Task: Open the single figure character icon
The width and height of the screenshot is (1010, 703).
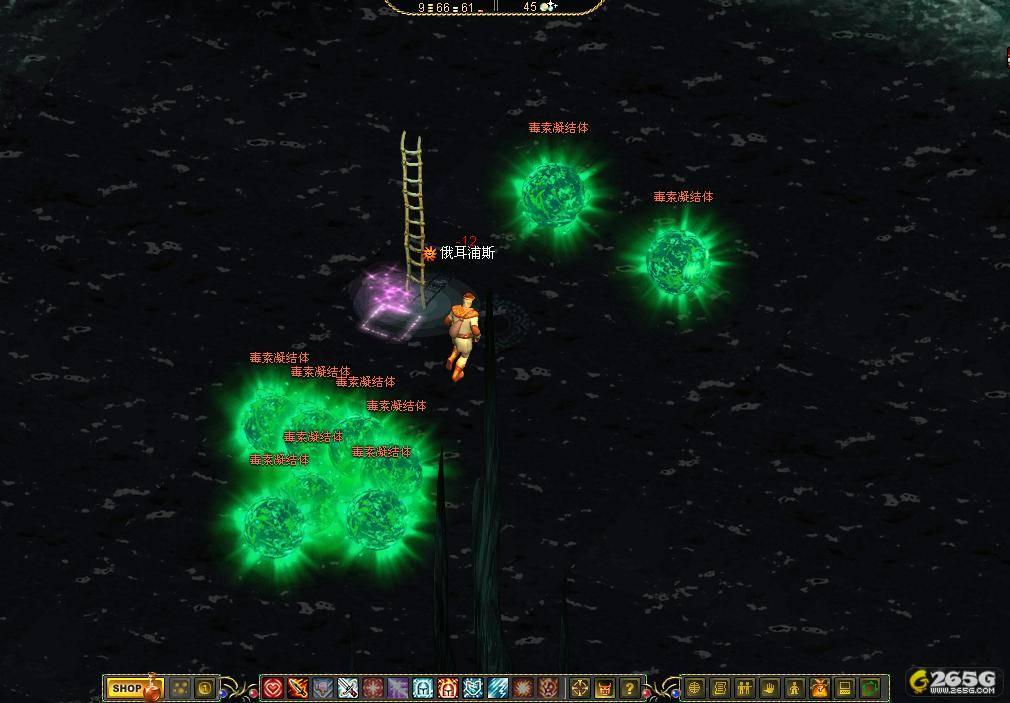Action: tap(795, 688)
